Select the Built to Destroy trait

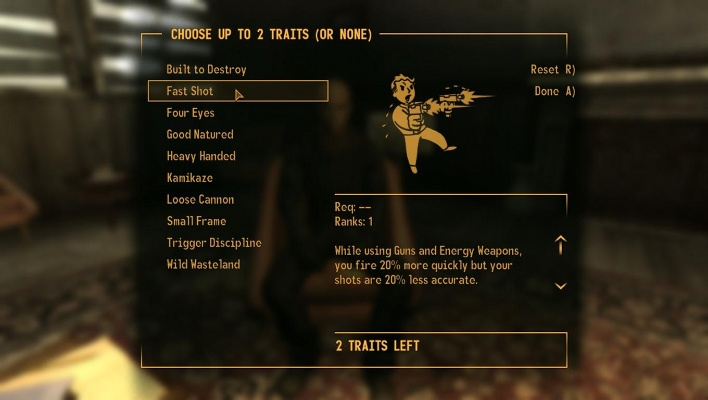tap(206, 69)
